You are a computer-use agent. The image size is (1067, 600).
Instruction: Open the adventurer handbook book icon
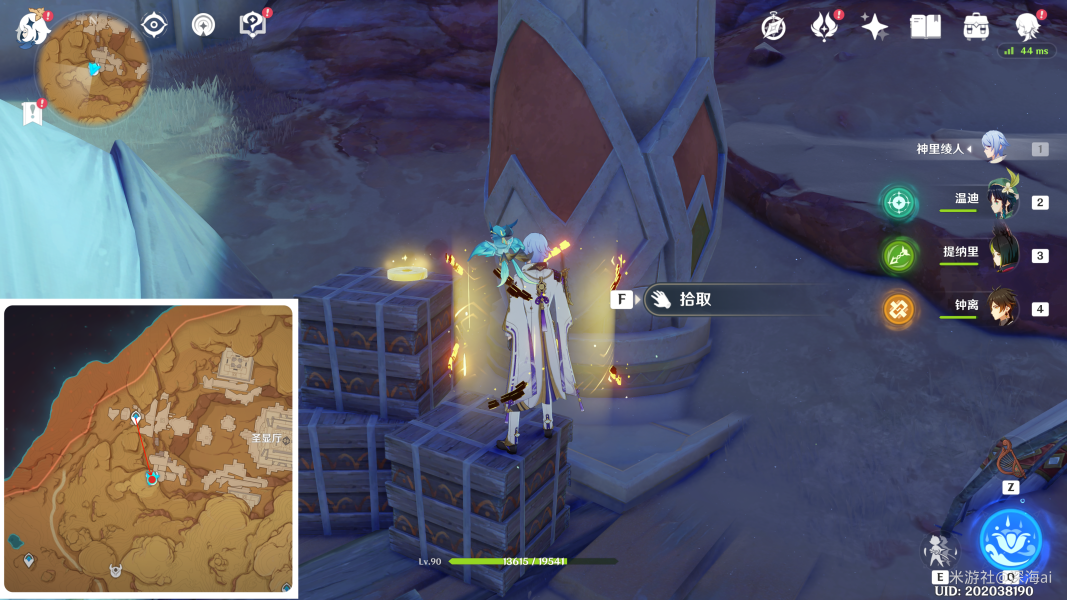[925, 27]
